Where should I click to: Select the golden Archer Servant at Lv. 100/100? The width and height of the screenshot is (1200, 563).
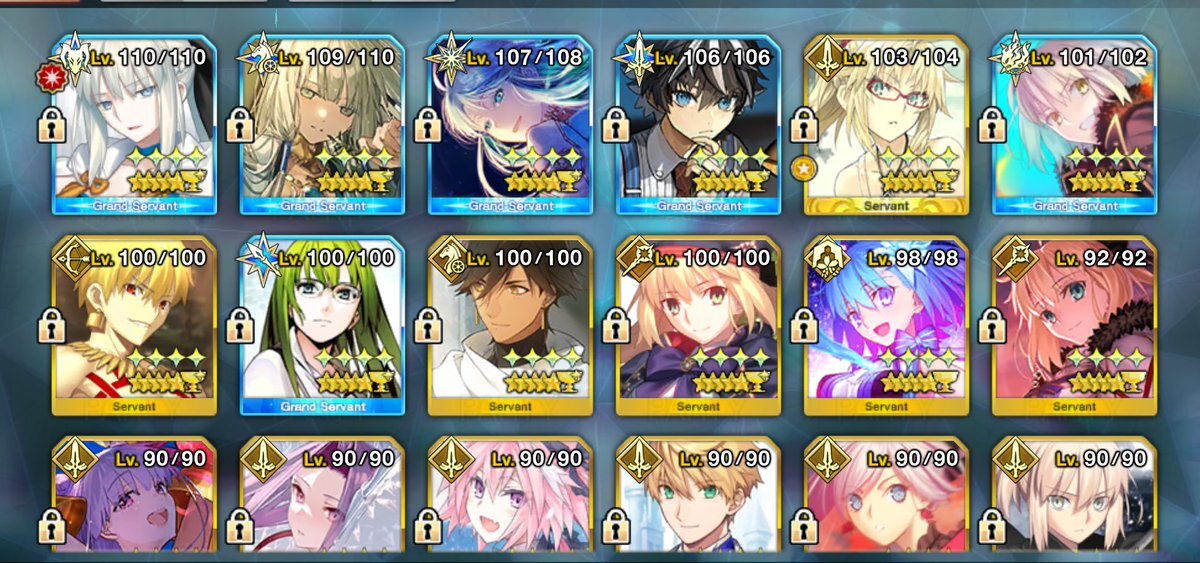[x=133, y=325]
